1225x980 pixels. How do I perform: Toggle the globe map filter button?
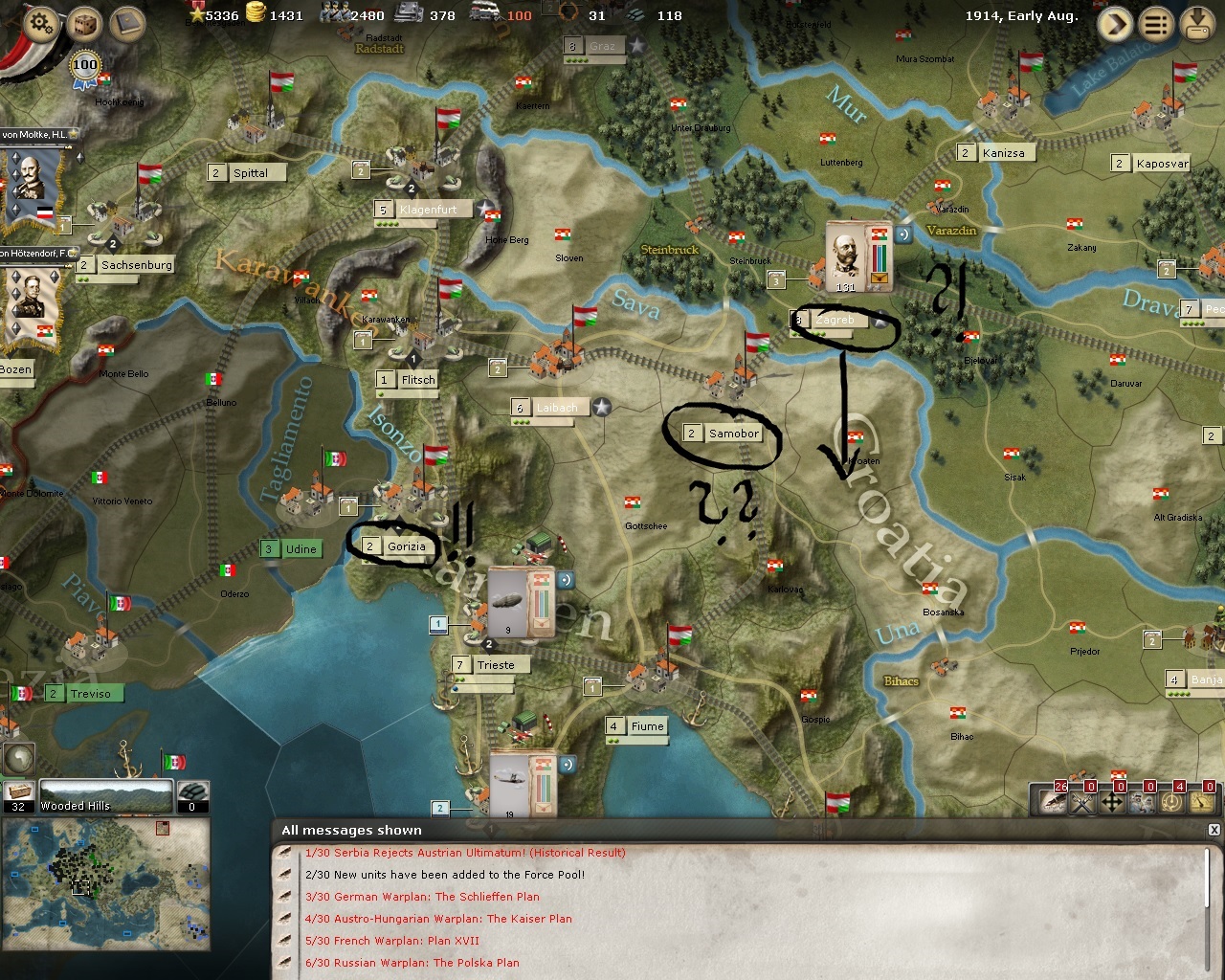click(x=18, y=757)
